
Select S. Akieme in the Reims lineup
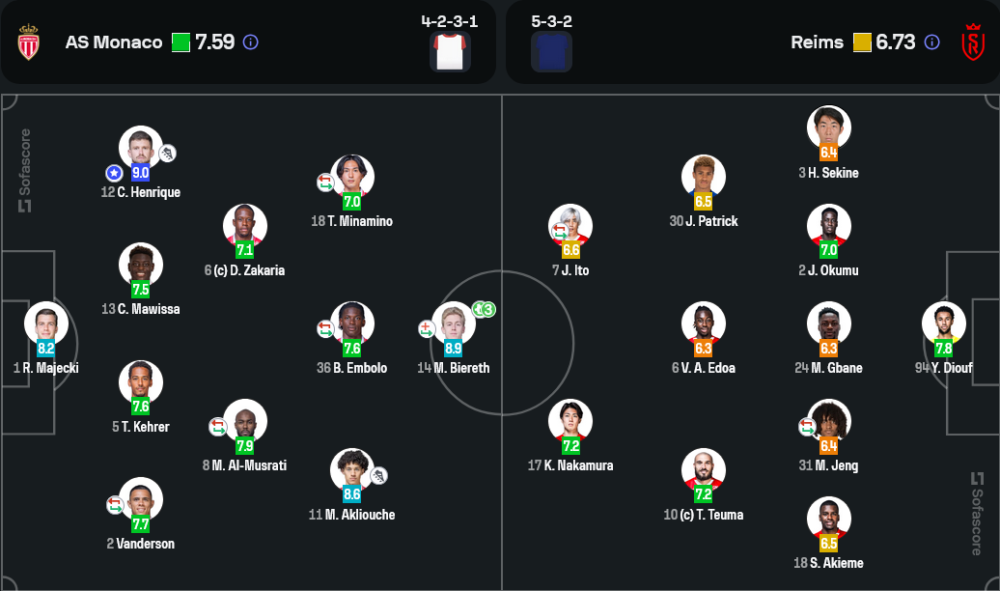click(x=829, y=519)
